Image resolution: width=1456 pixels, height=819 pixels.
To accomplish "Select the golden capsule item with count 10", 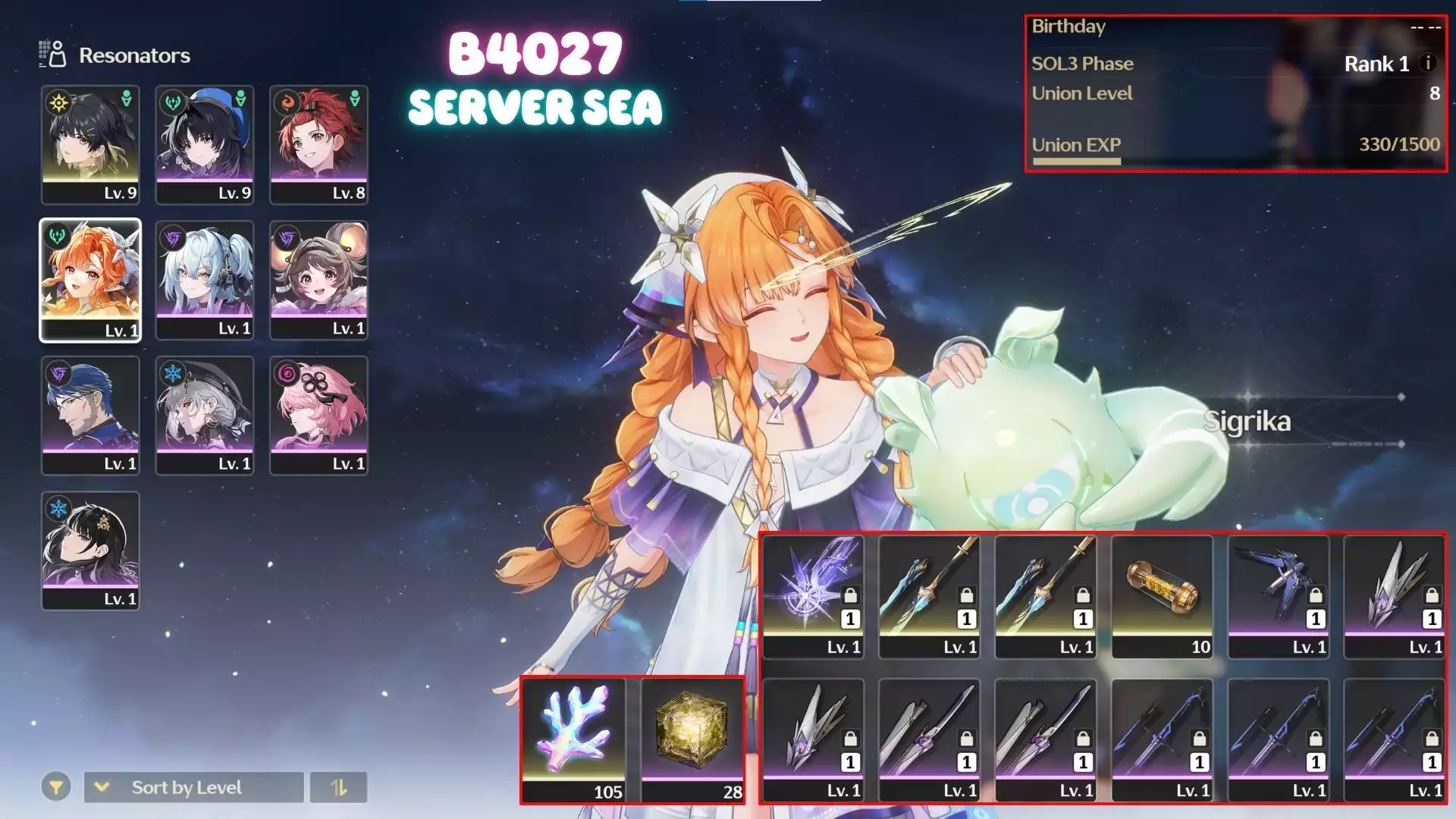I will pyautogui.click(x=1162, y=596).
